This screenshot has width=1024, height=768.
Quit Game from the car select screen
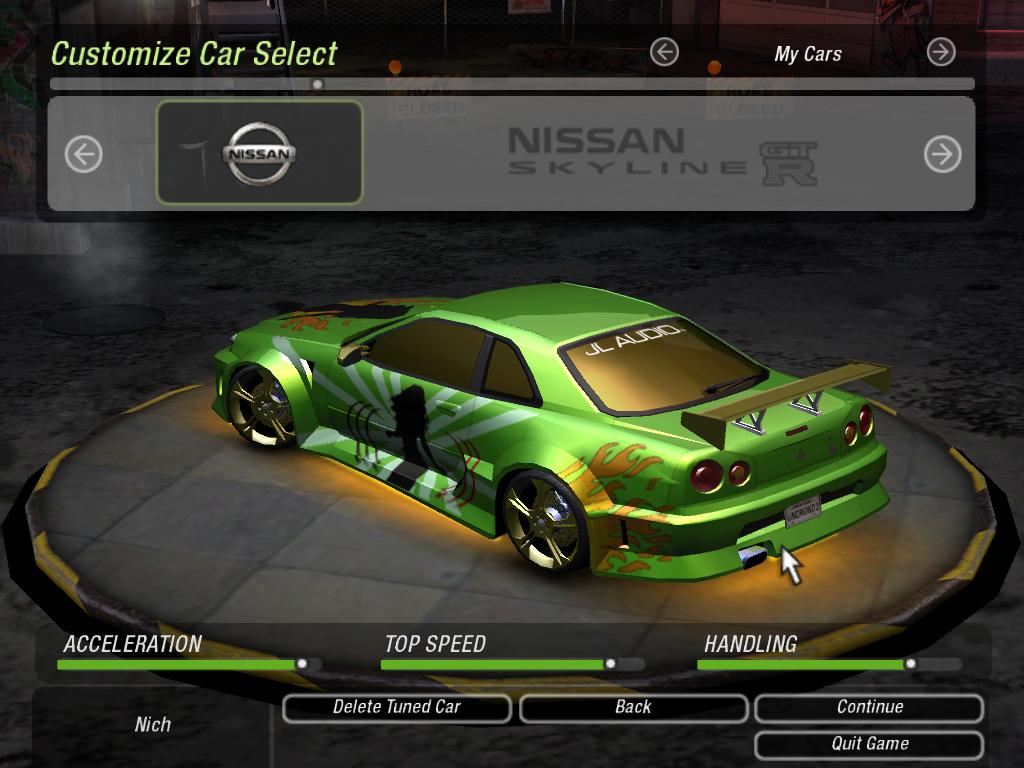point(869,744)
